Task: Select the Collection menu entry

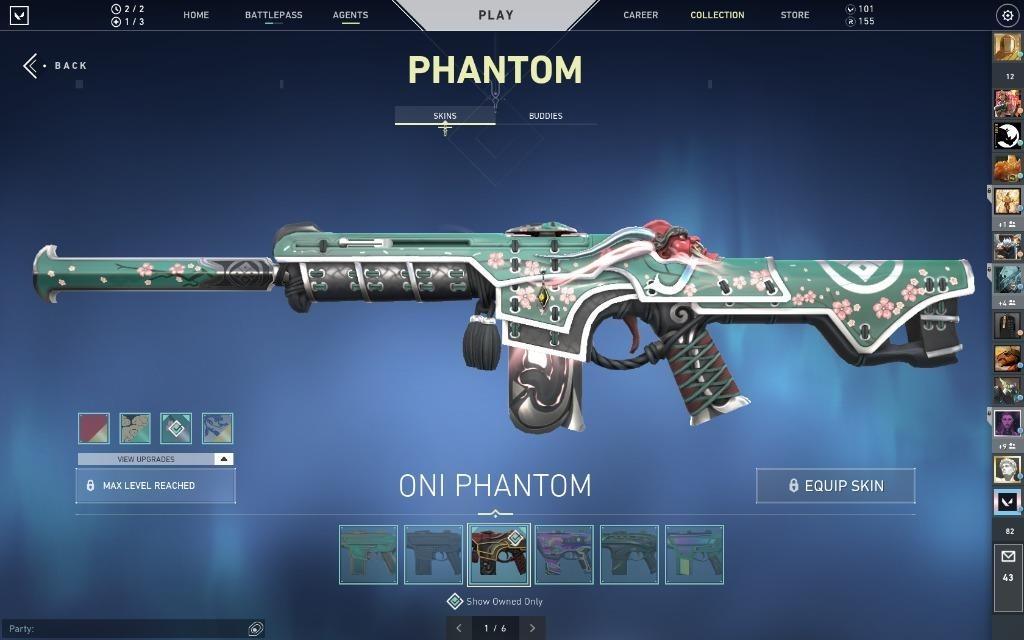Action: coord(717,15)
